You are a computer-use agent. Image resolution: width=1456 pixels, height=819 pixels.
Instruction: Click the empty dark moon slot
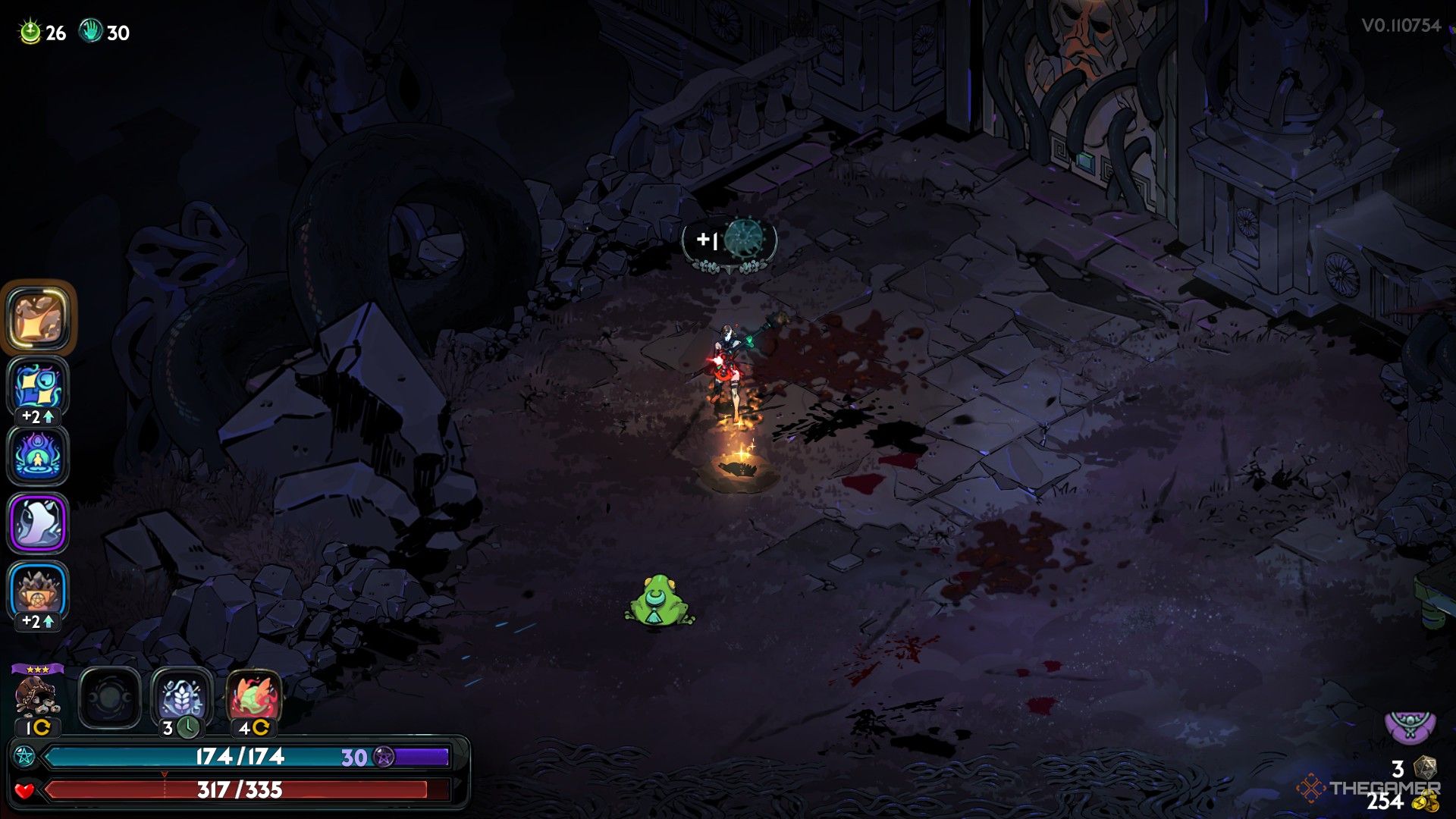tap(110, 698)
